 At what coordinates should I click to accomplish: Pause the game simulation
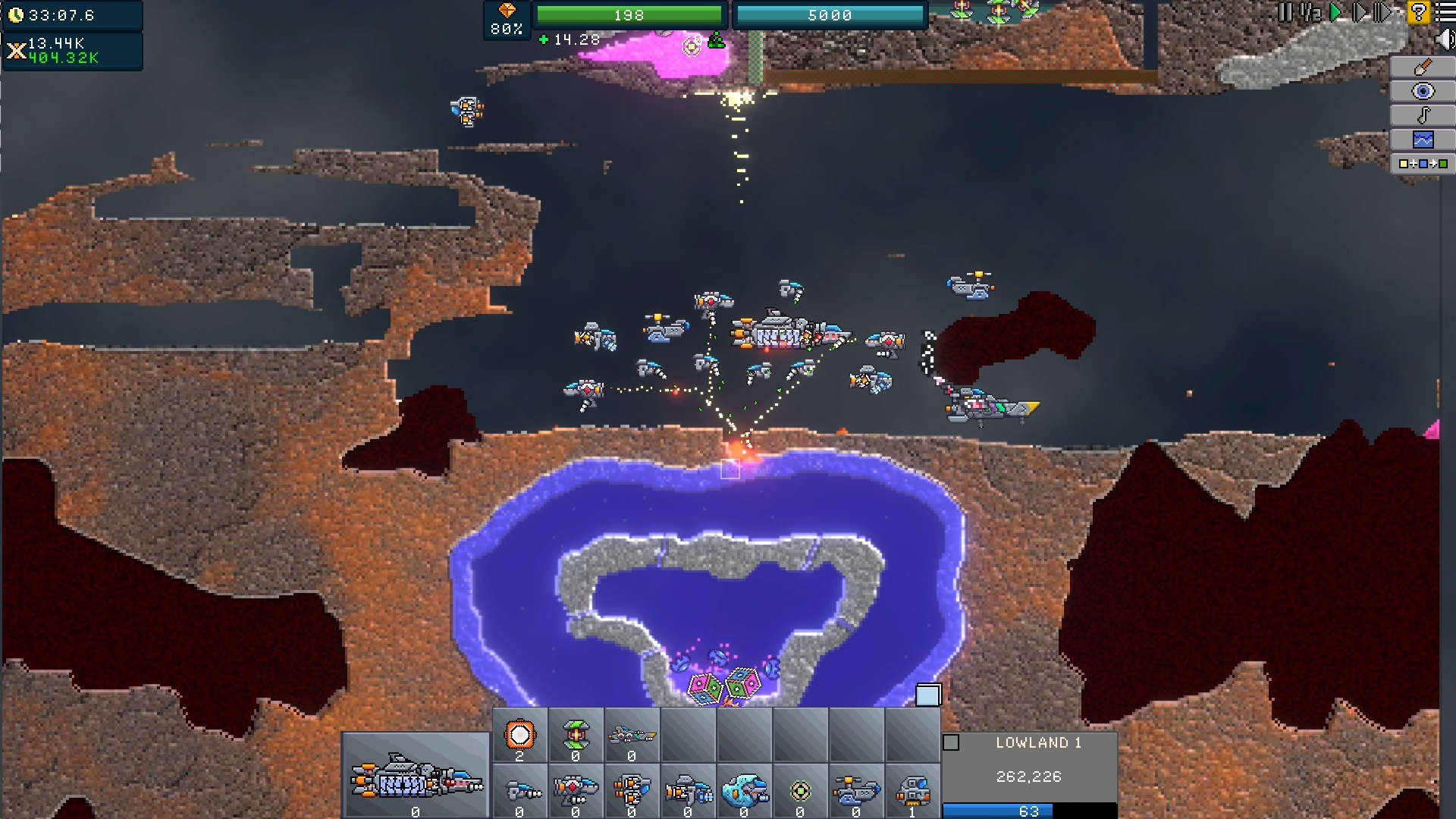[x=1285, y=12]
